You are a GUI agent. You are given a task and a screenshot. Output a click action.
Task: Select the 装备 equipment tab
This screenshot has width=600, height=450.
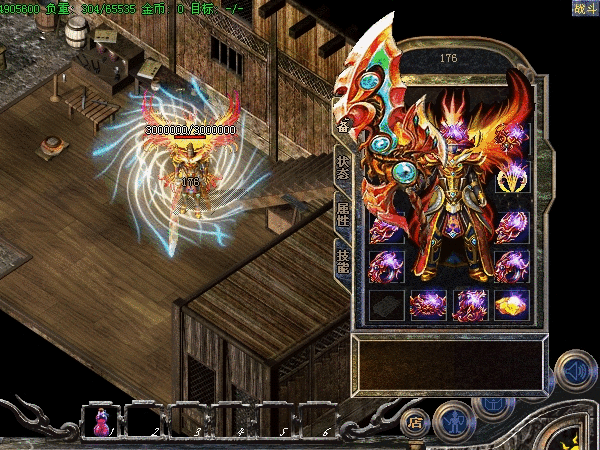tap(343, 125)
